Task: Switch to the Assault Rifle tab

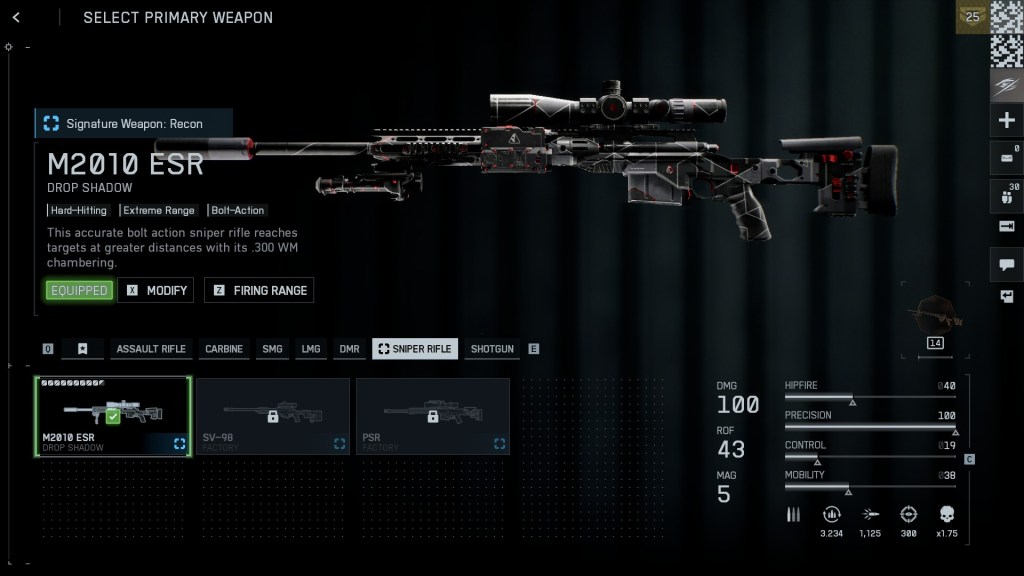Action: [x=151, y=349]
